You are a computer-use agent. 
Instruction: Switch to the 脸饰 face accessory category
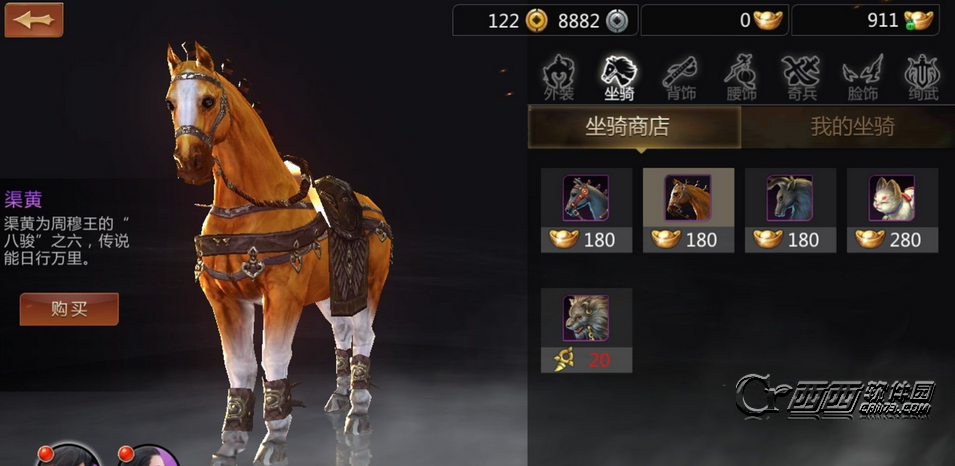point(861,79)
